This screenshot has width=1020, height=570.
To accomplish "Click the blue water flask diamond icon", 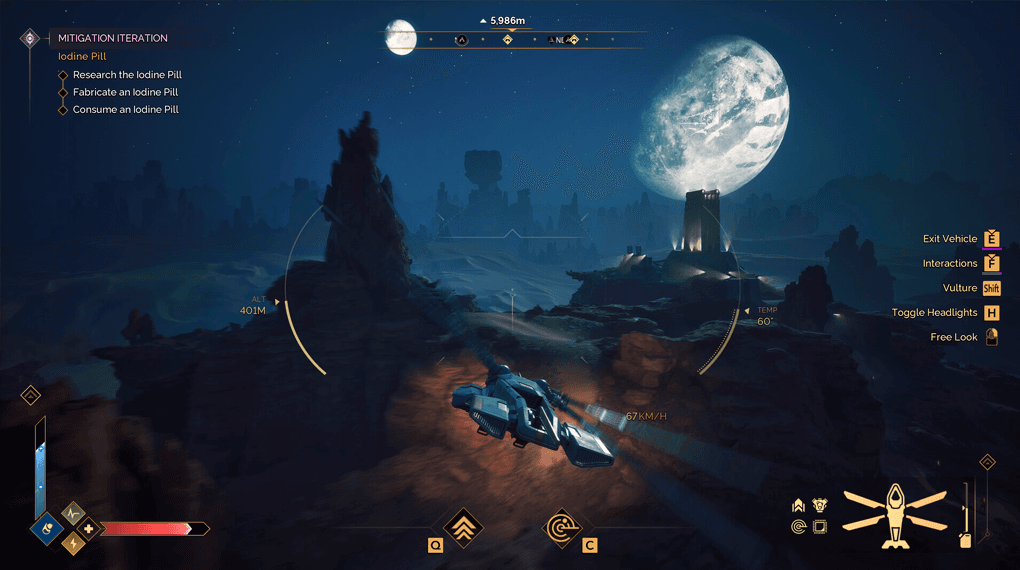I will [47, 526].
